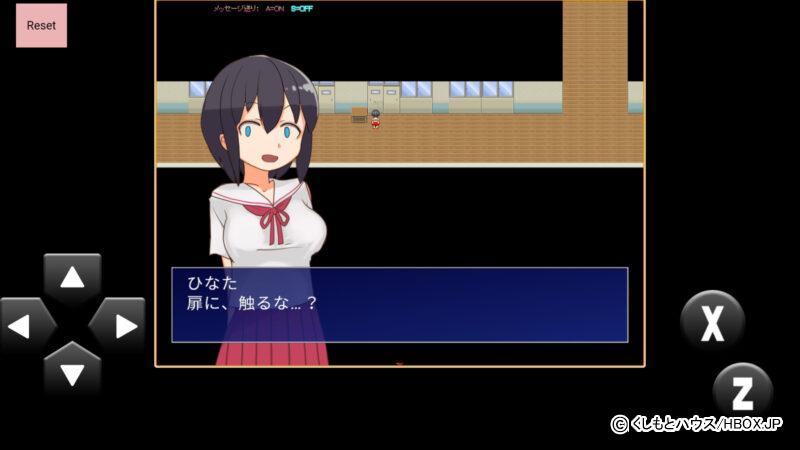Tap the up arrow on the D-pad

(x=72, y=279)
